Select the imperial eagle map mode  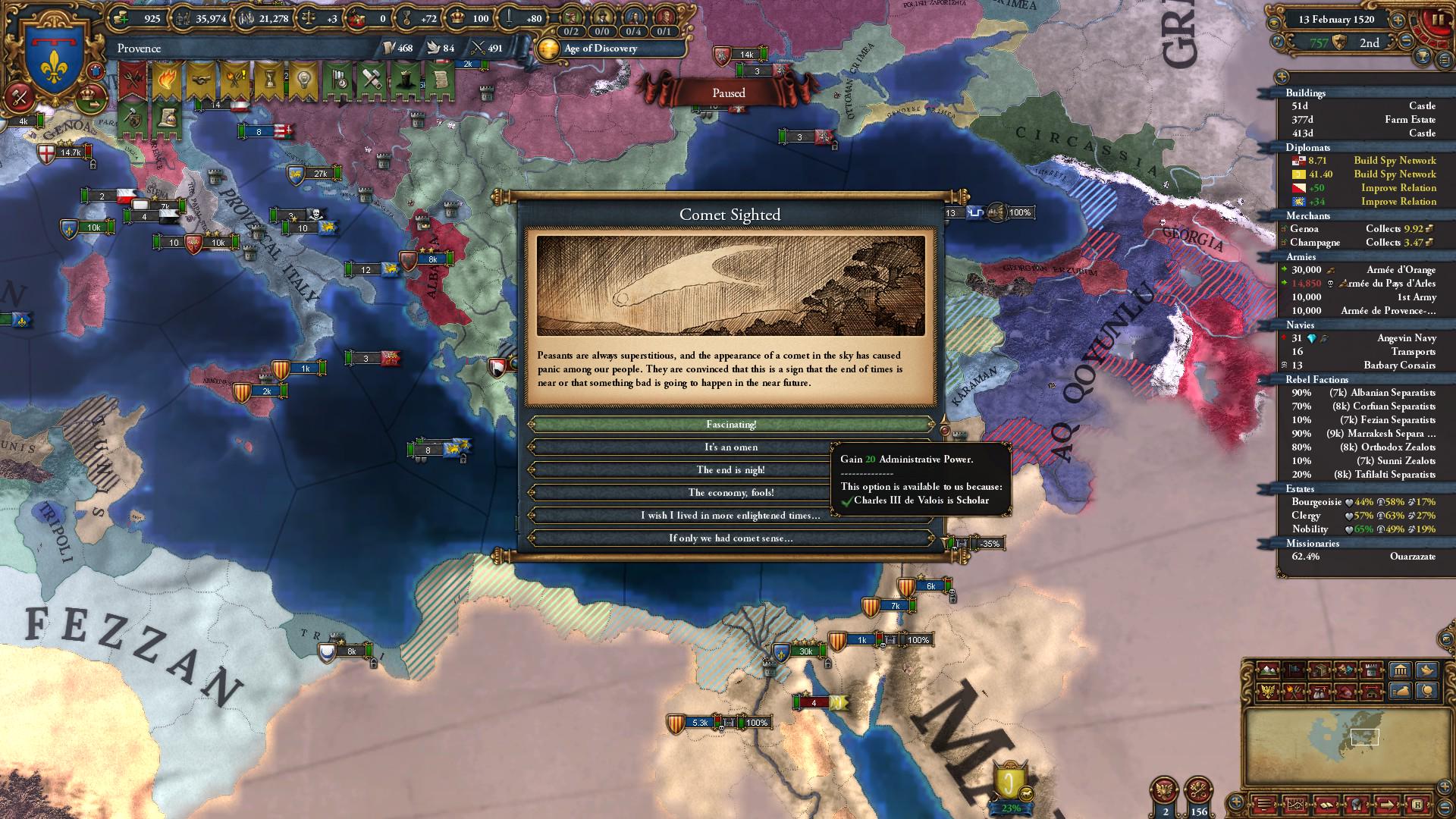[x=1267, y=692]
